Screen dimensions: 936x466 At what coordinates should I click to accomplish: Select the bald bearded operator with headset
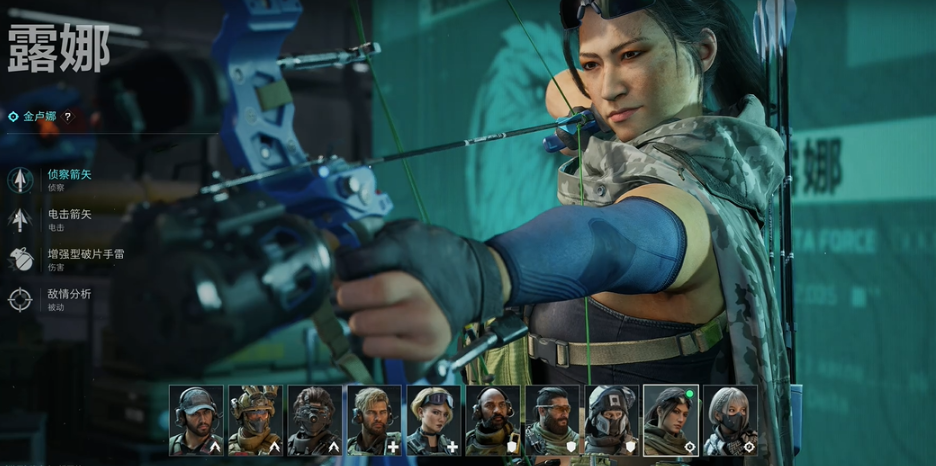pyautogui.click(x=492, y=421)
